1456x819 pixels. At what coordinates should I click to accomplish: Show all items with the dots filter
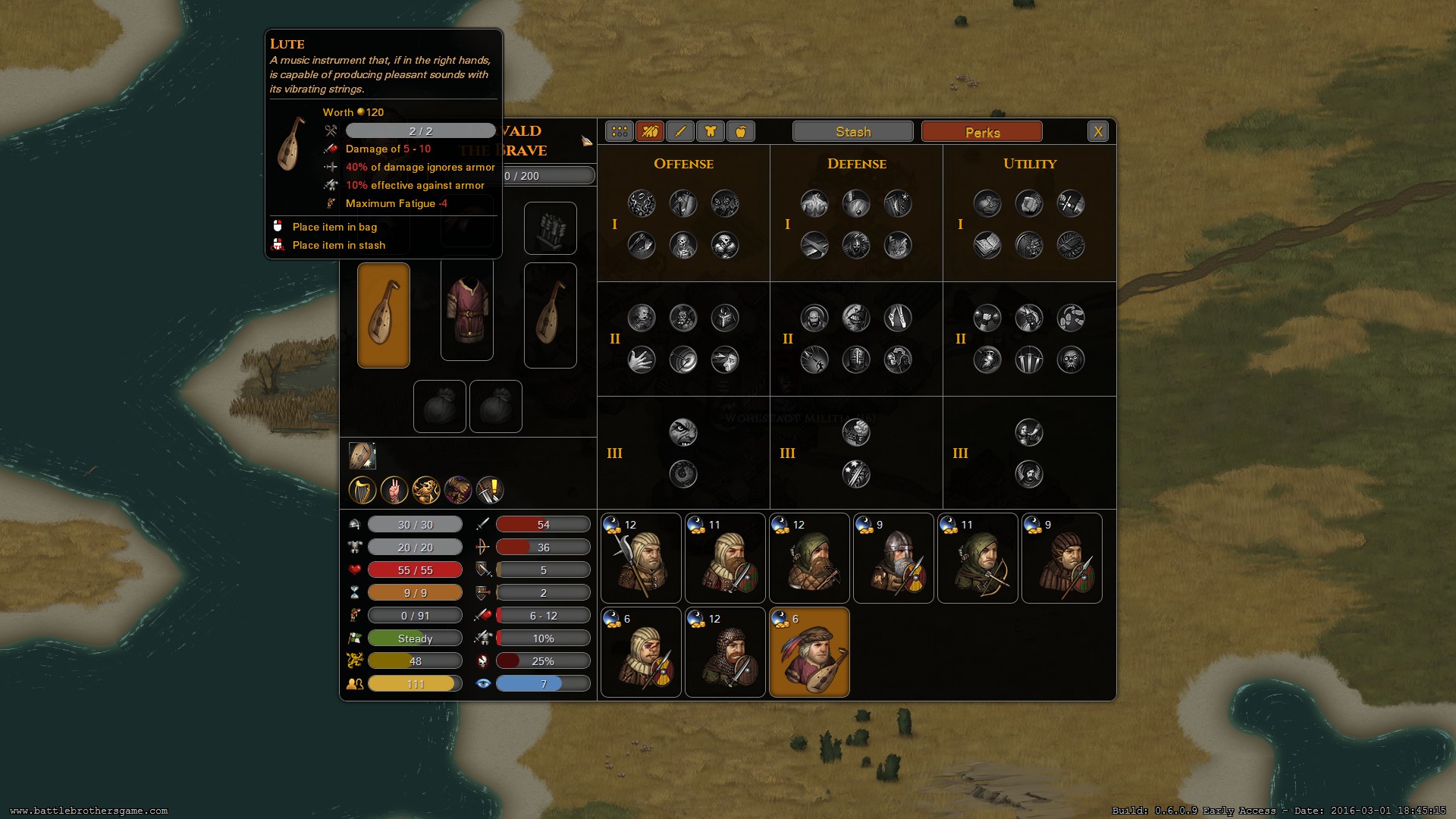[620, 132]
